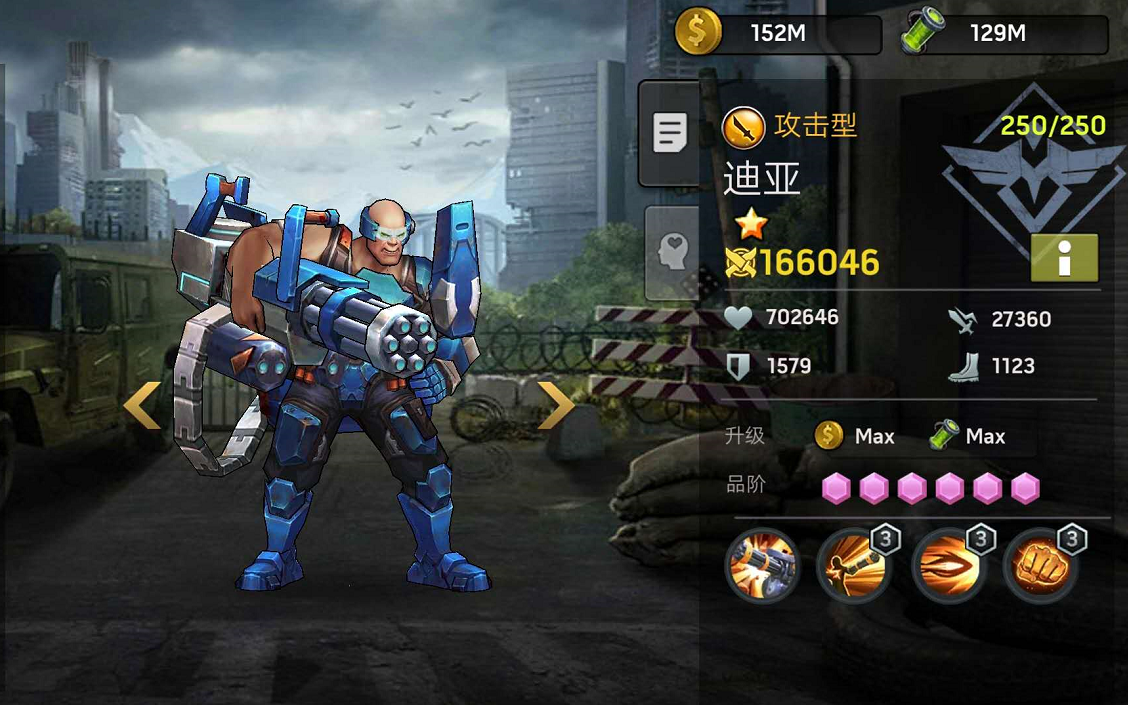Viewport: 1128px width, 705px height.
Task: Click the attack-type sword class icon
Action: [743, 127]
